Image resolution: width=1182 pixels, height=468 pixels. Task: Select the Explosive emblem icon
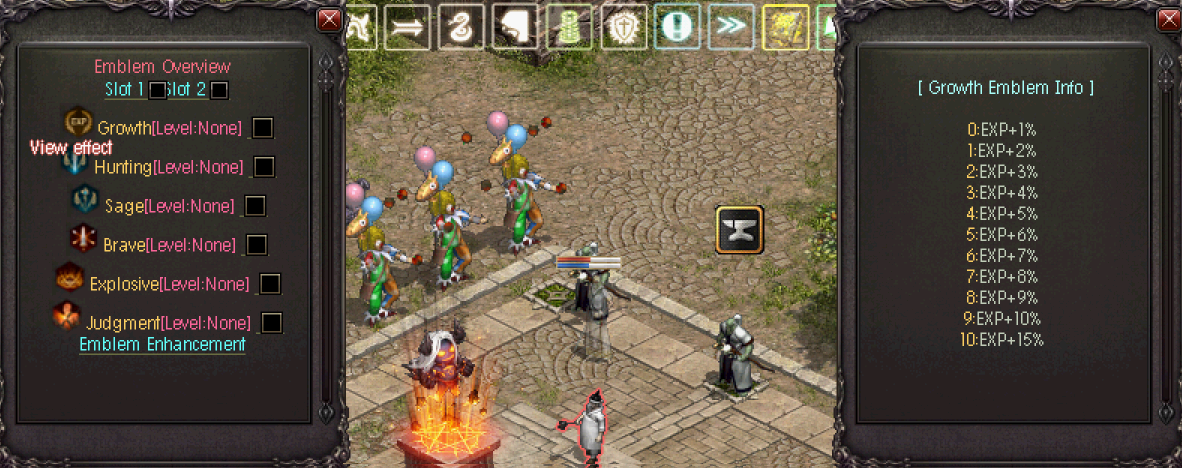(x=69, y=279)
